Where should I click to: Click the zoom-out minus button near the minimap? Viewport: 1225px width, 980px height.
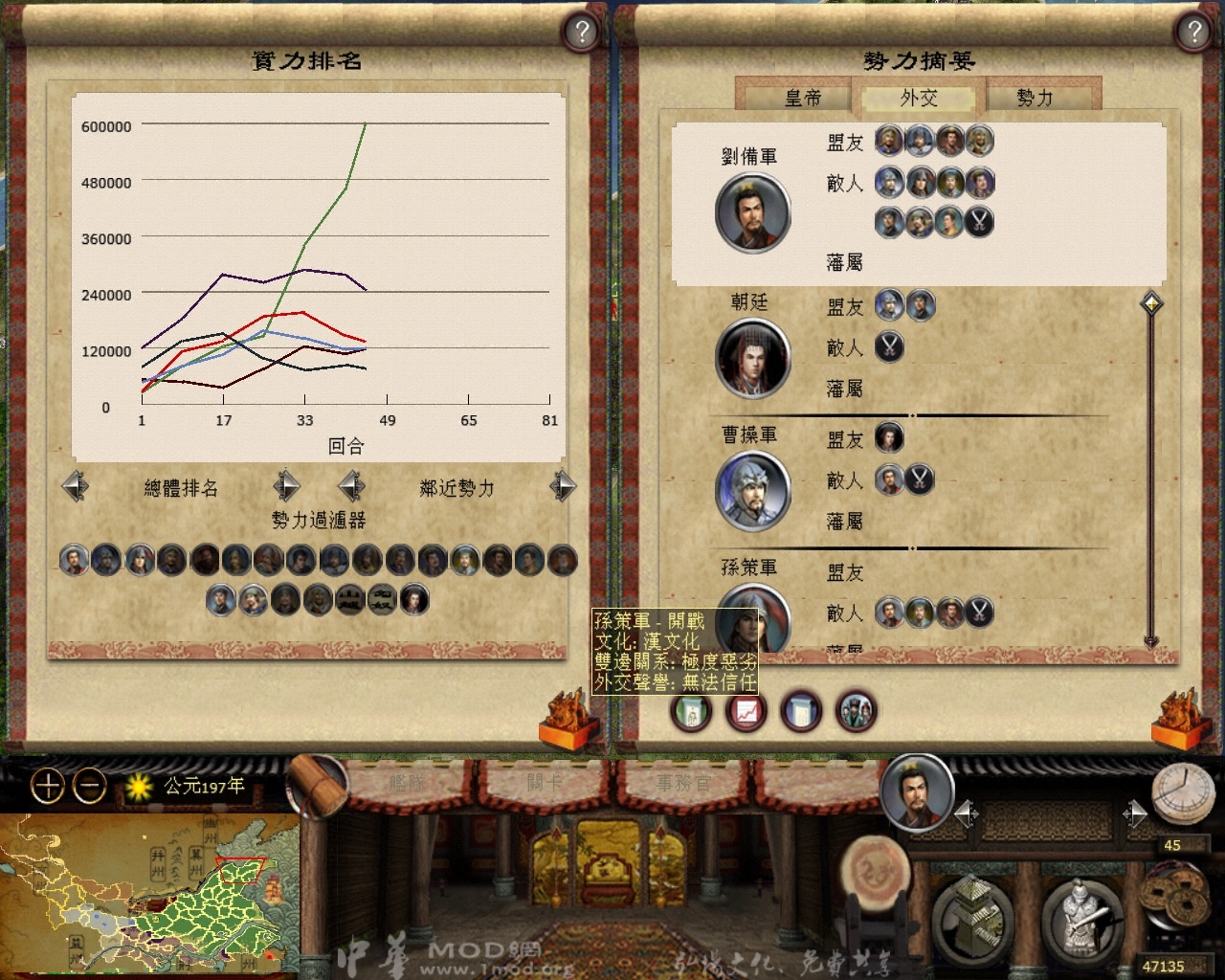89,787
